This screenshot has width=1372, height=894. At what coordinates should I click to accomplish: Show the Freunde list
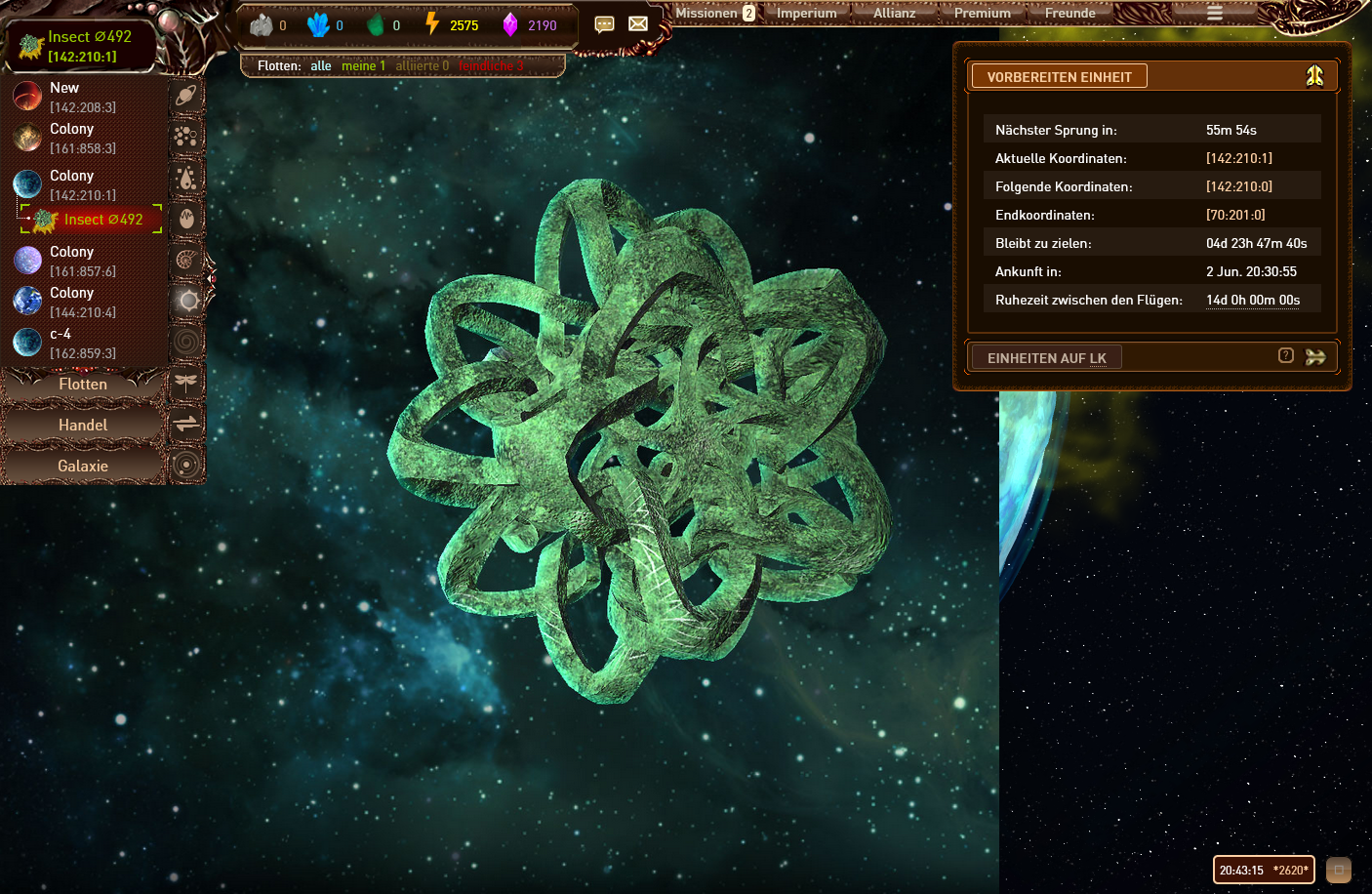click(x=1070, y=13)
